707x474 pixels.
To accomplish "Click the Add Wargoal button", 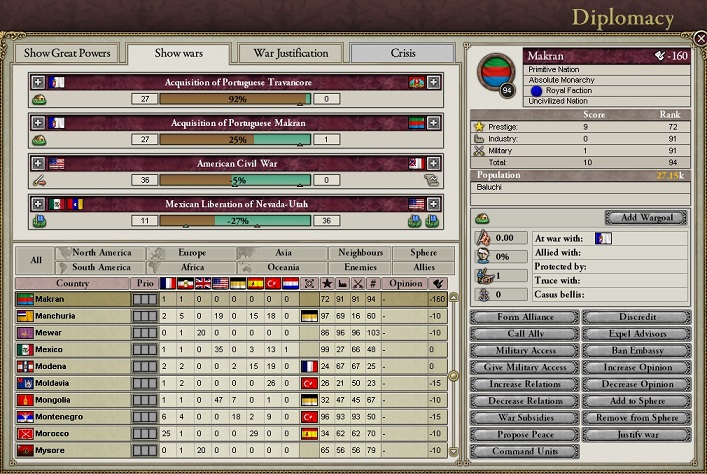I will click(x=646, y=218).
